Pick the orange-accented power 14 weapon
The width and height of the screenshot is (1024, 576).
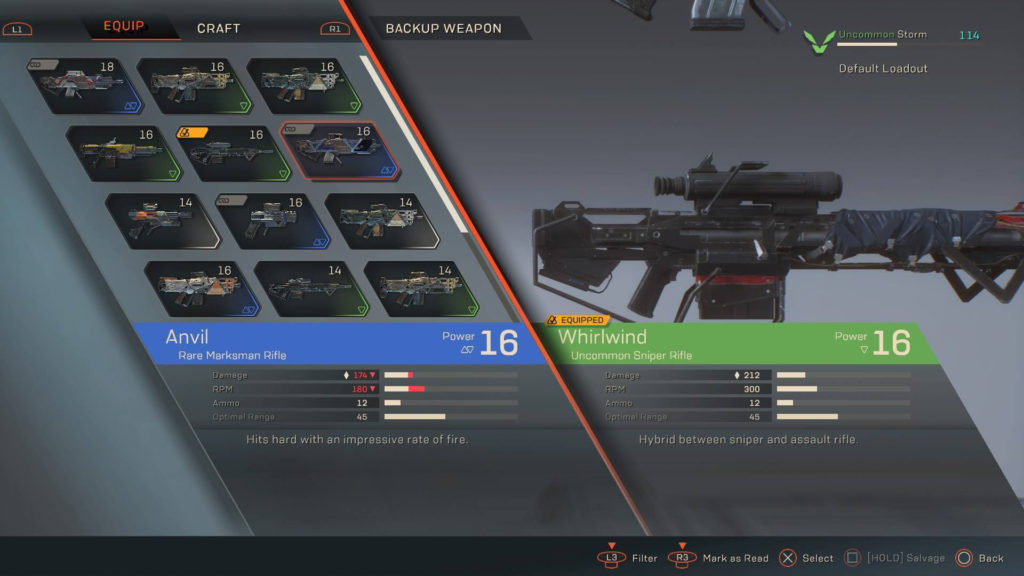160,220
